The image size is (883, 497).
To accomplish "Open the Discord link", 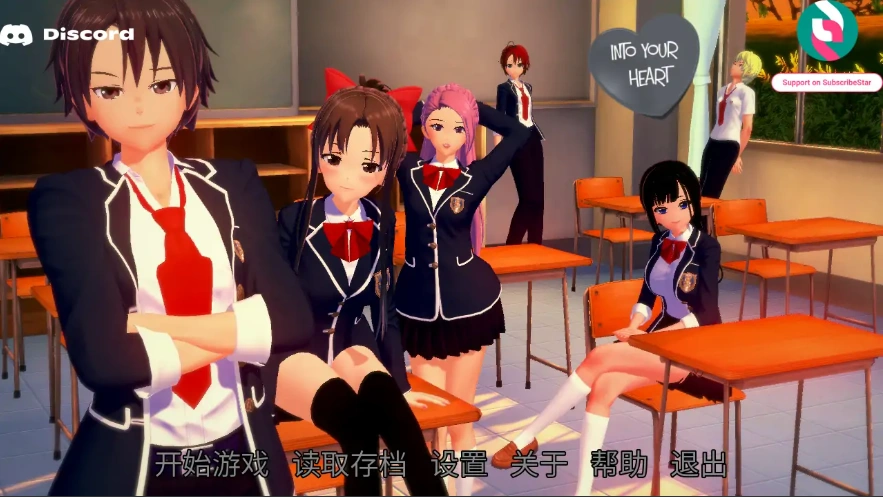I will (x=67, y=34).
